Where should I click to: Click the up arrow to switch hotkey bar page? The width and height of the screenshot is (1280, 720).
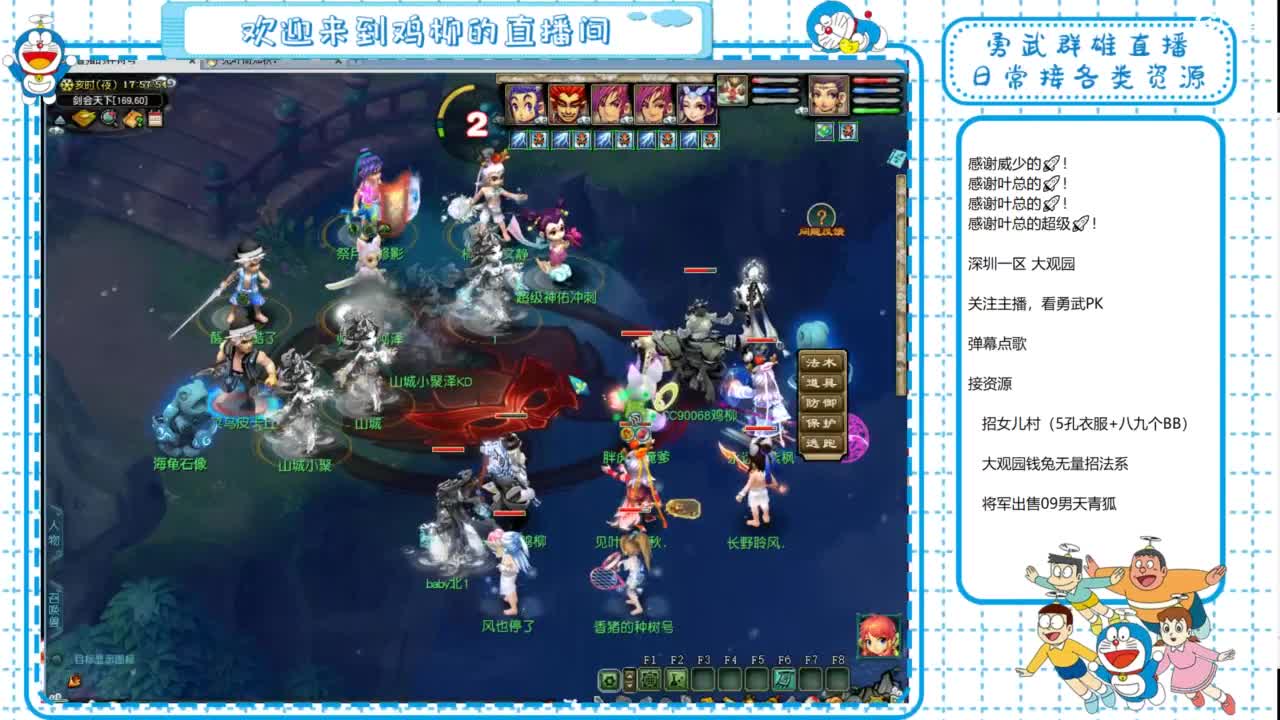629,674
